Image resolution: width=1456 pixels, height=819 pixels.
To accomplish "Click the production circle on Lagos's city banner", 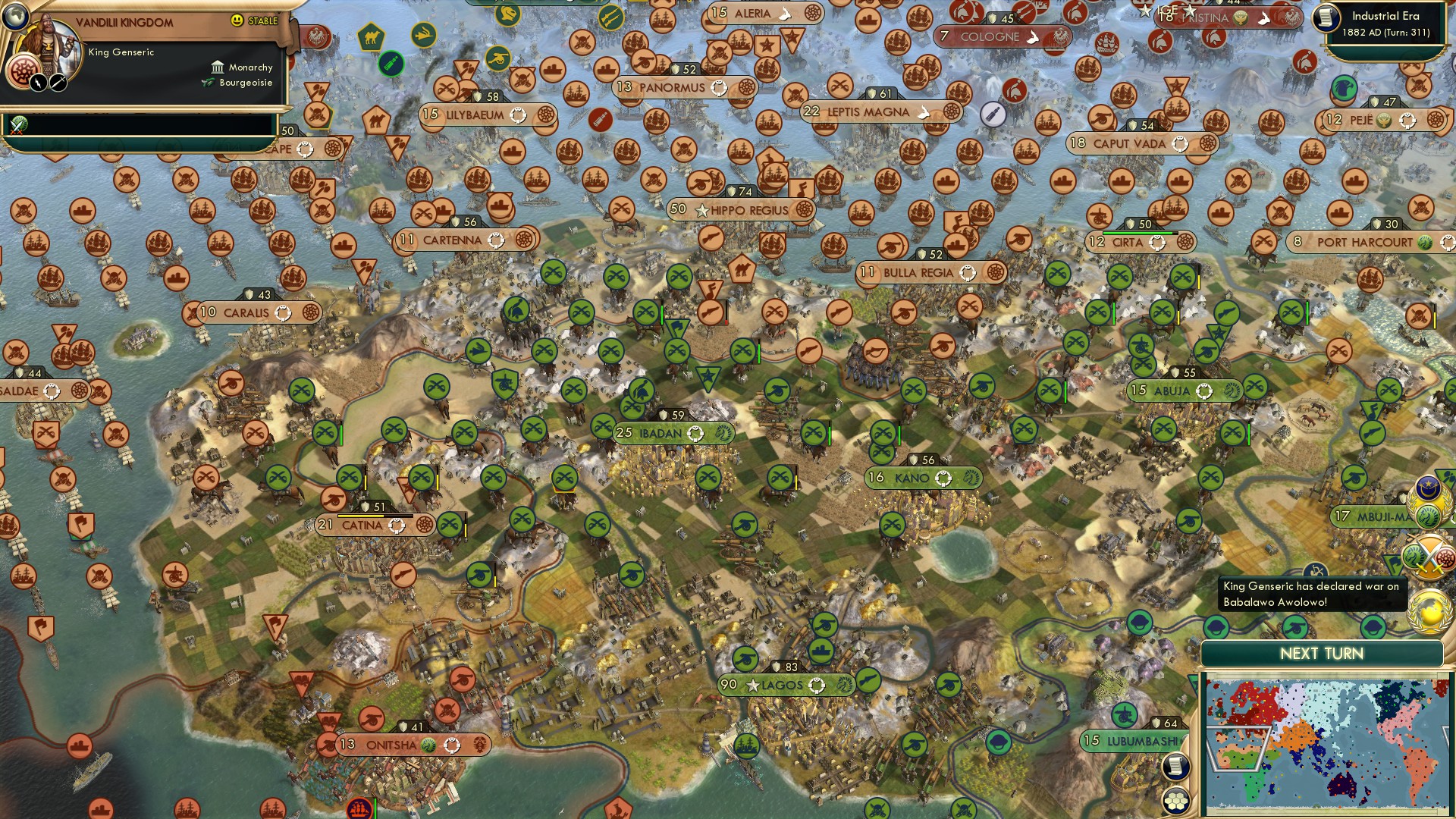I will [817, 685].
